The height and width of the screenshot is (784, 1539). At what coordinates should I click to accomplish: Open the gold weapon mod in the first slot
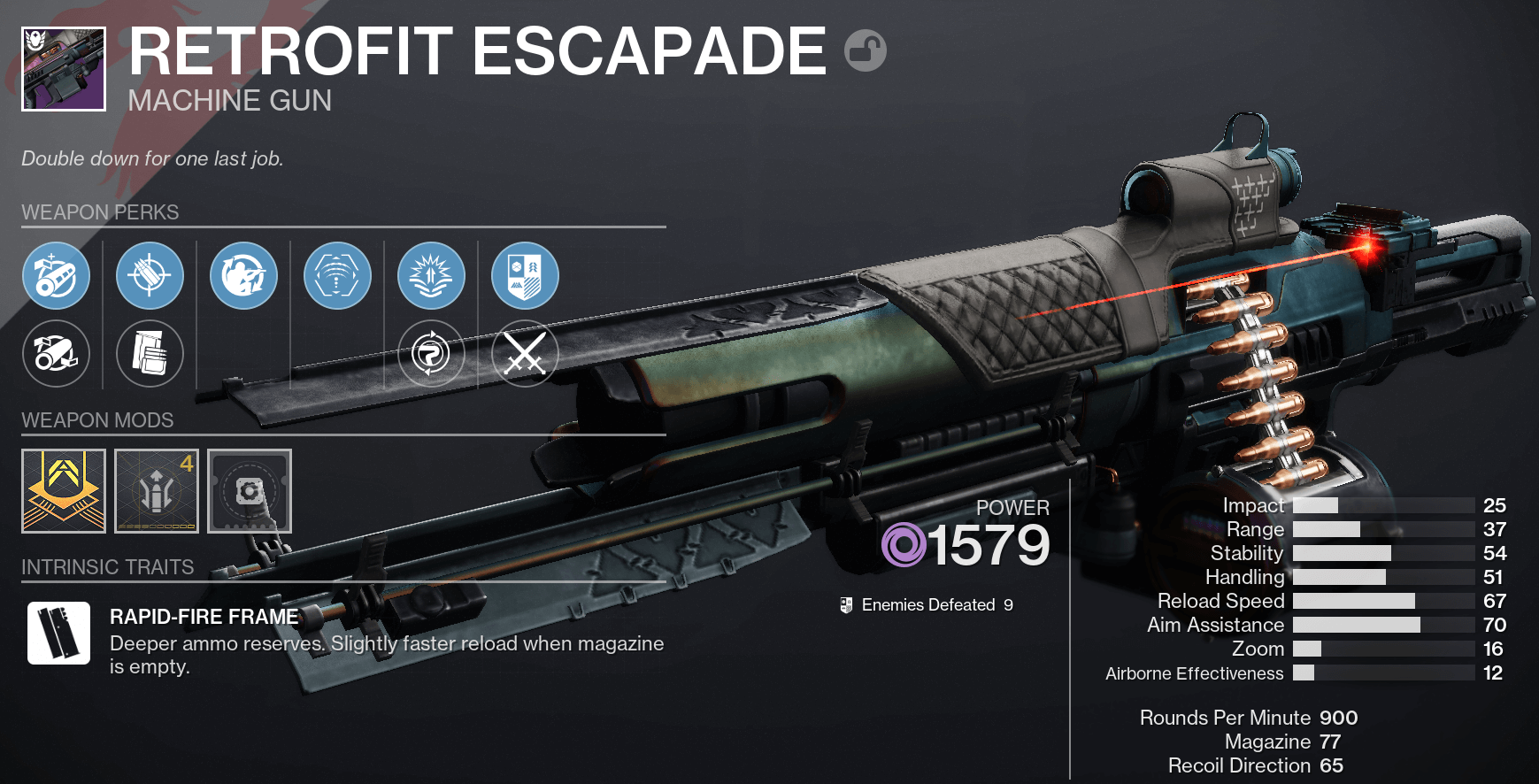coord(63,492)
